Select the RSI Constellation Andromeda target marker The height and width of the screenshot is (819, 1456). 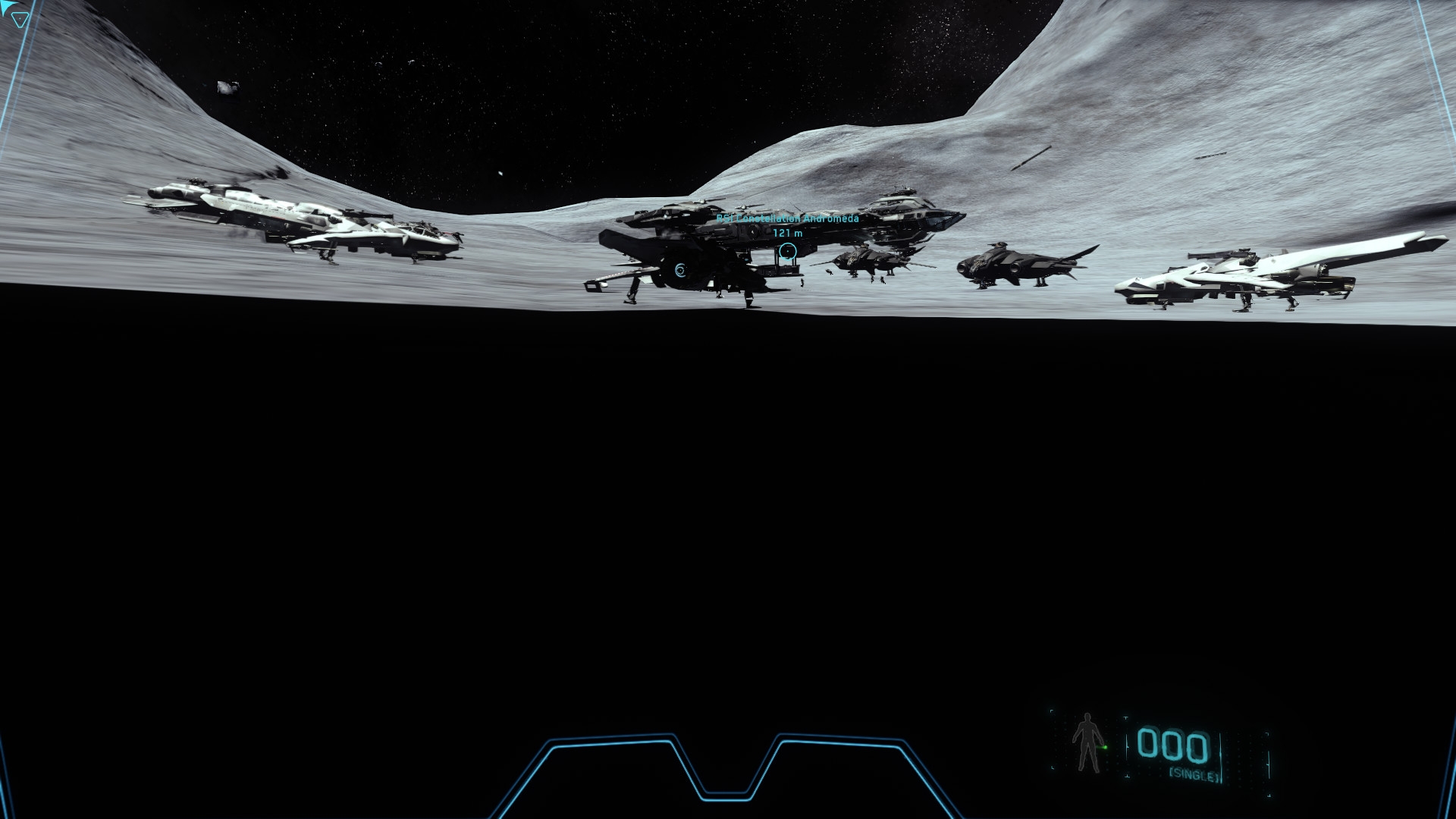(788, 251)
